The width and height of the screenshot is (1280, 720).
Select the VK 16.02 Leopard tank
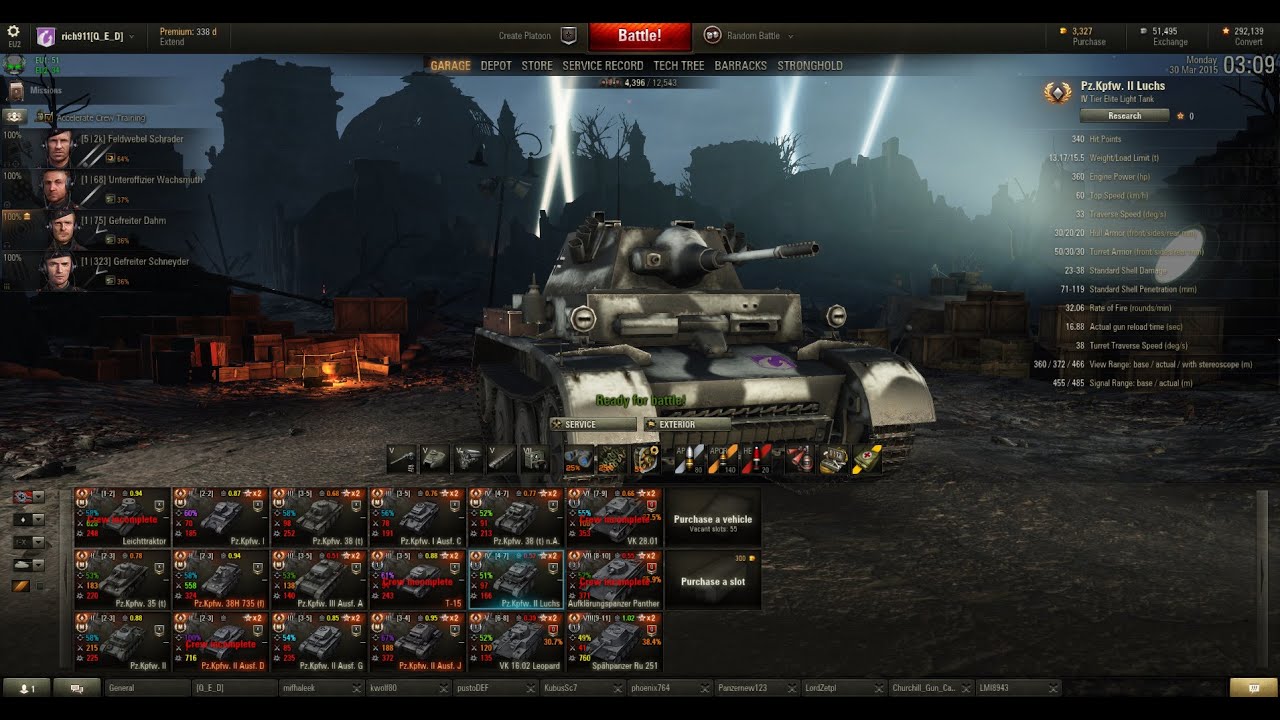tap(516, 642)
